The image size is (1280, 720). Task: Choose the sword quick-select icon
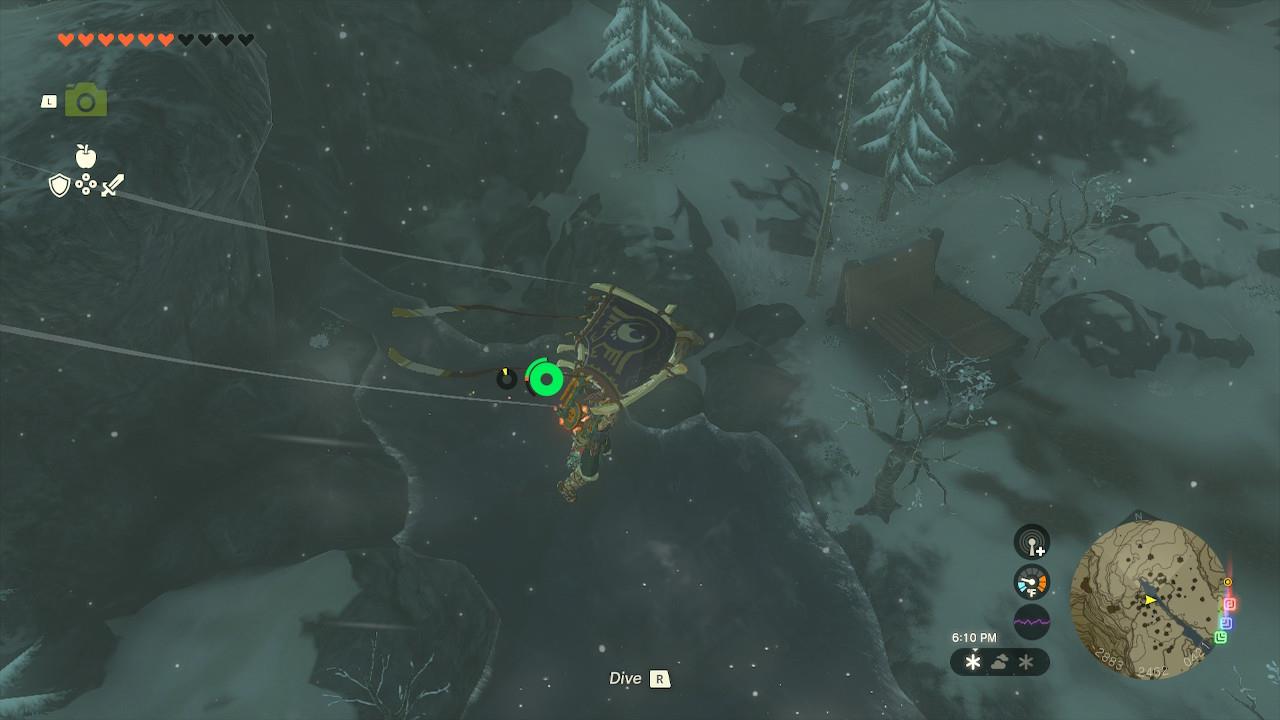point(112,185)
